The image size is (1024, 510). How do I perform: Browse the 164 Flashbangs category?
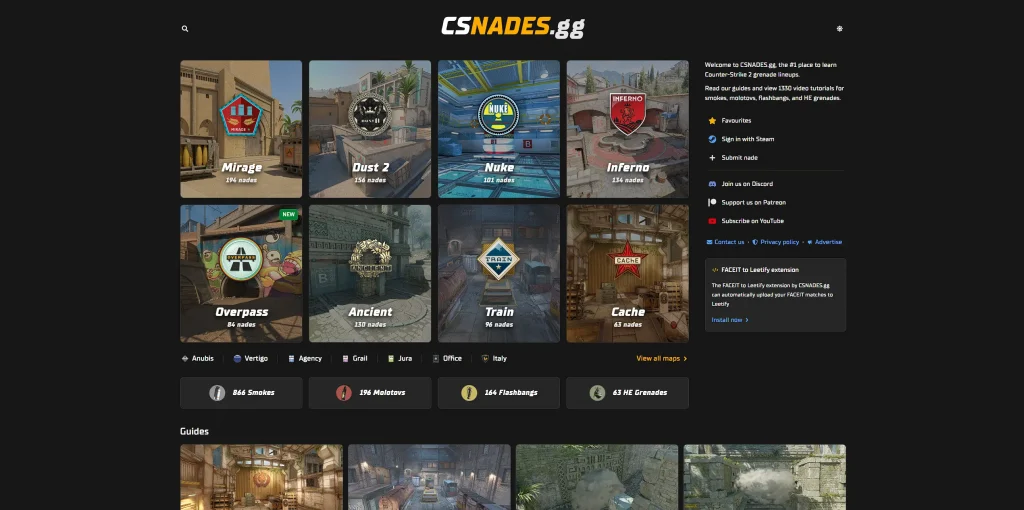(498, 393)
